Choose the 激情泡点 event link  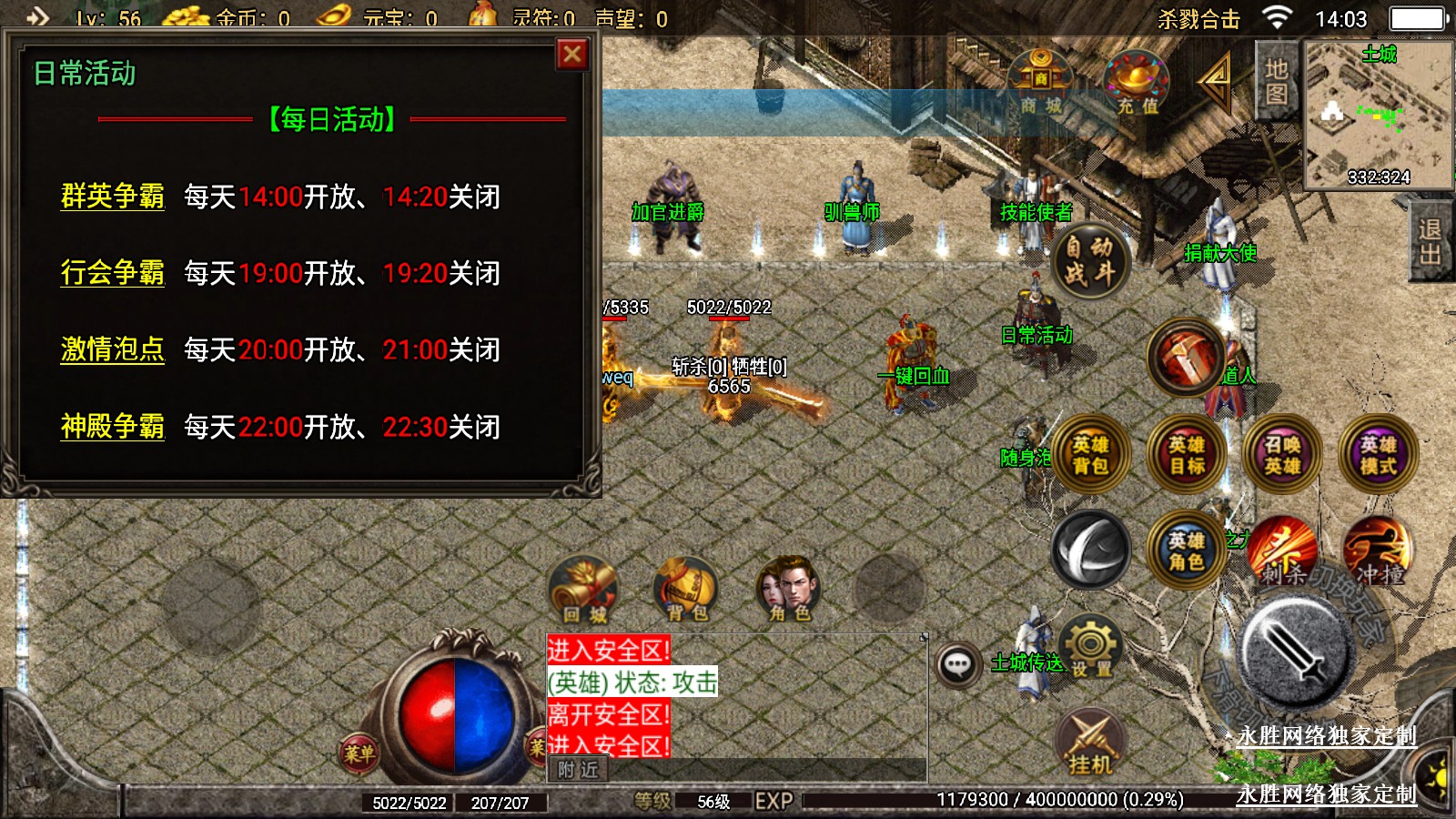tap(113, 349)
